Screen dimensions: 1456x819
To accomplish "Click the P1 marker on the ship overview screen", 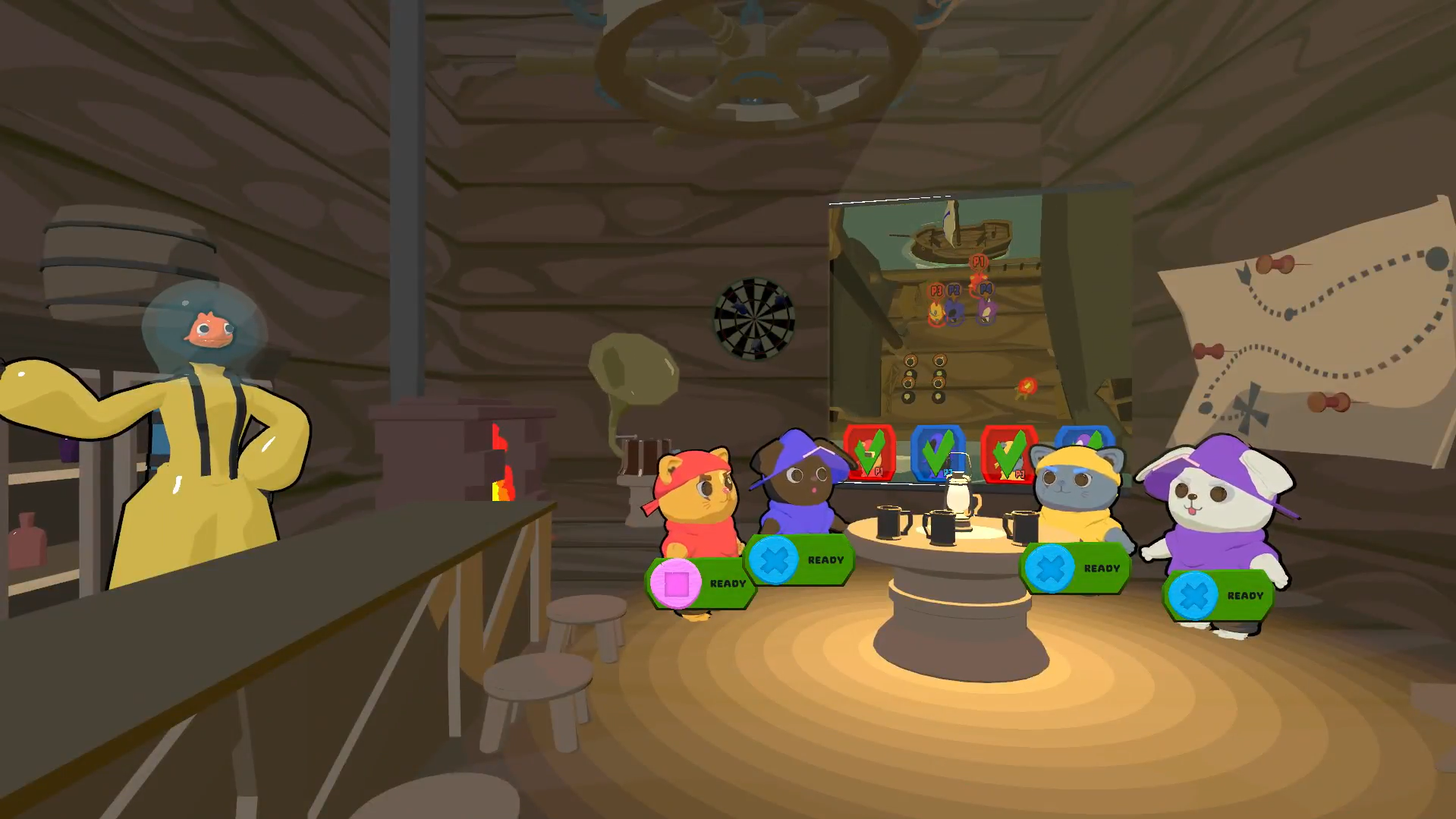I will pos(978,260).
